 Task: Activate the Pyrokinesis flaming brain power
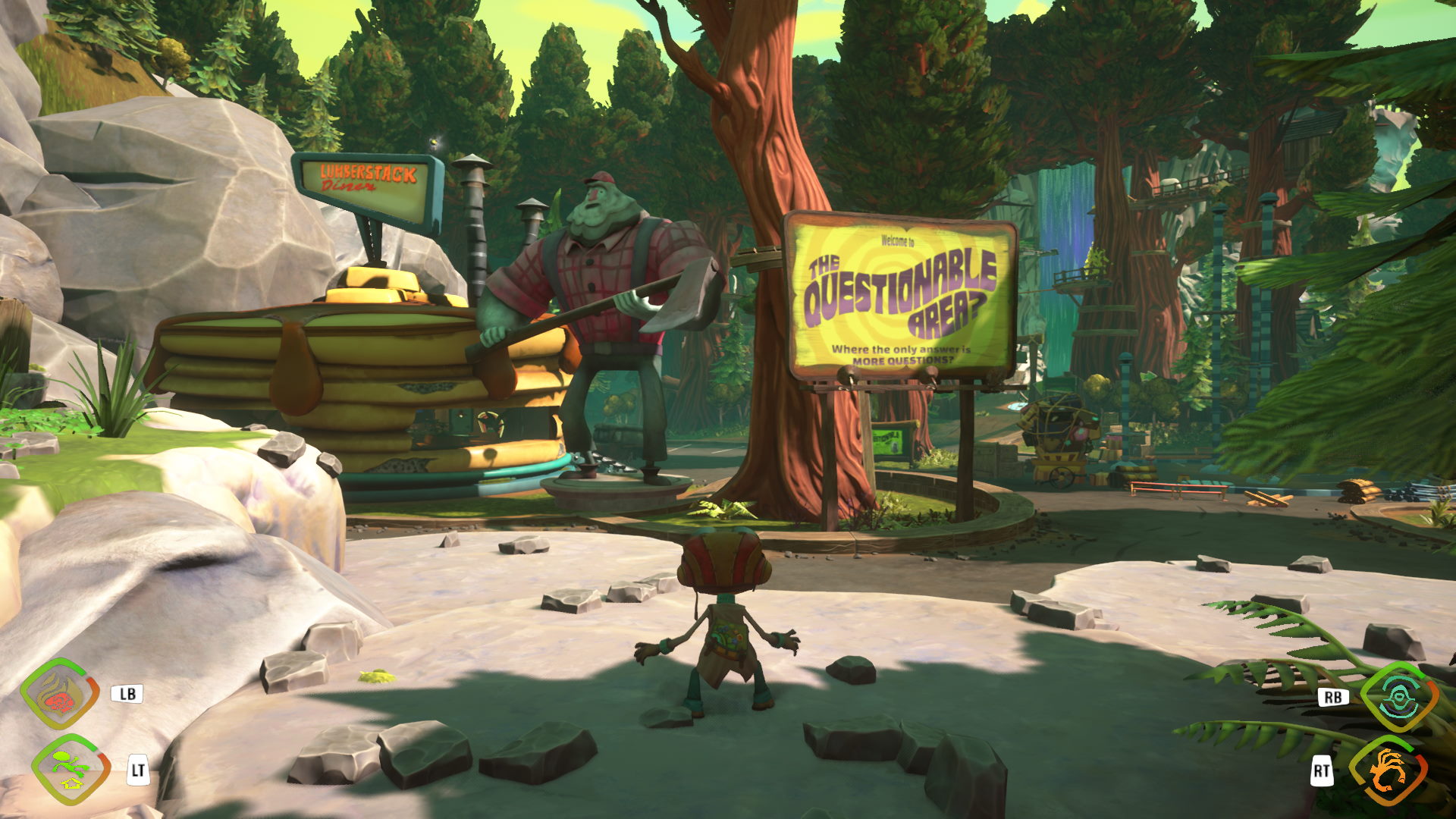point(61,695)
